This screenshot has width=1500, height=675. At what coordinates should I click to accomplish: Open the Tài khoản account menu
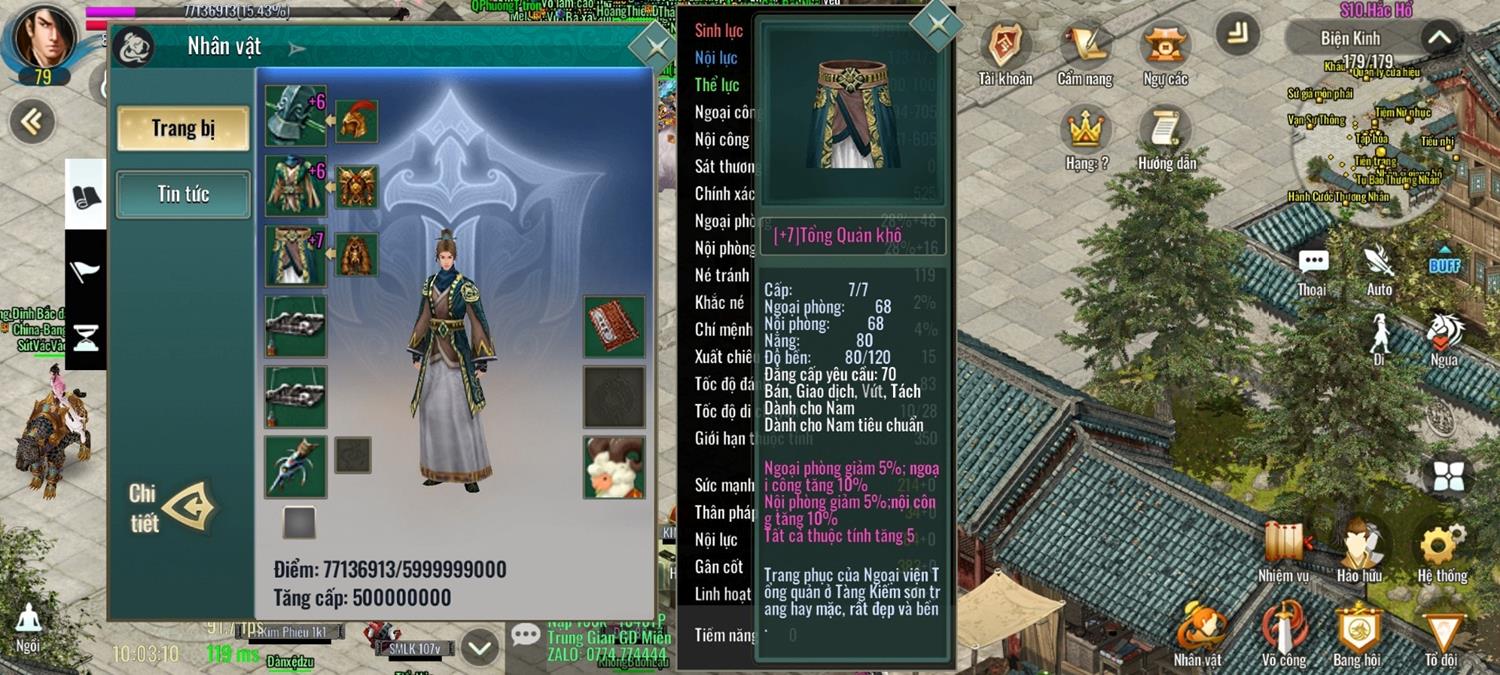[x=1004, y=54]
